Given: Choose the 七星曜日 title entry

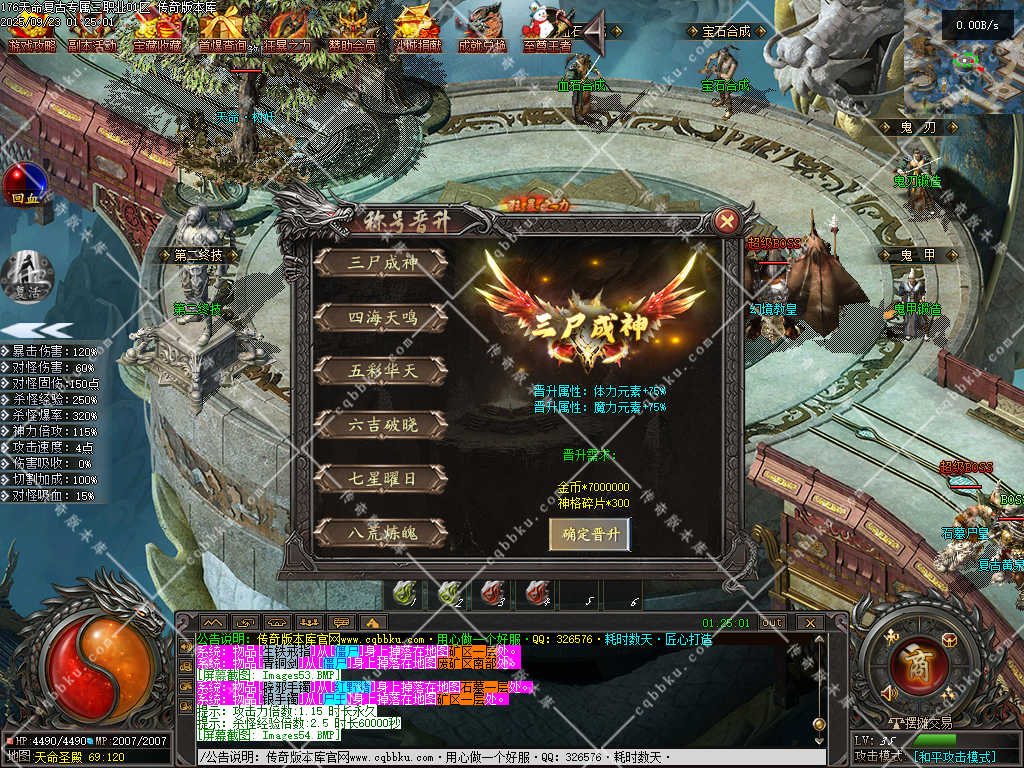Looking at the screenshot, I should pyautogui.click(x=381, y=479).
